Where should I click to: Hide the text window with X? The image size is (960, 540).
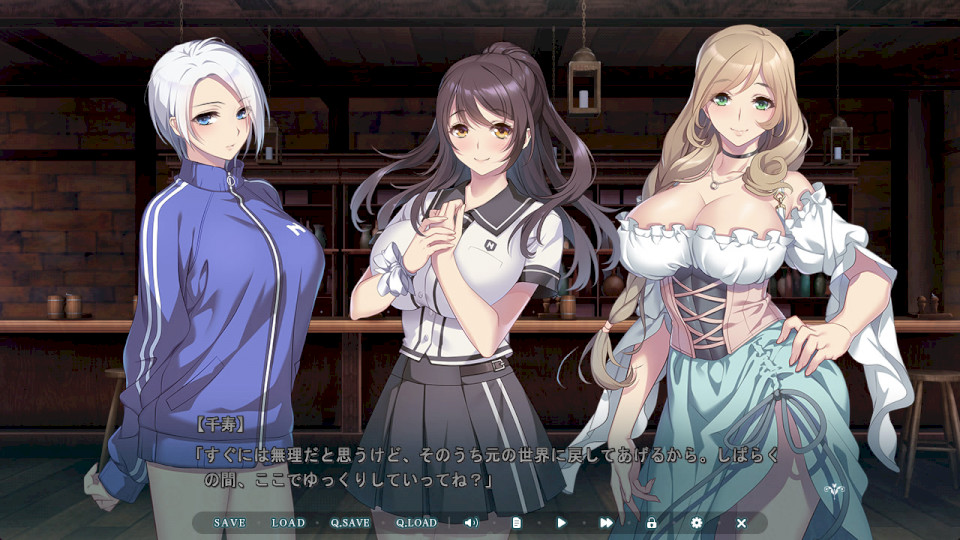(741, 523)
